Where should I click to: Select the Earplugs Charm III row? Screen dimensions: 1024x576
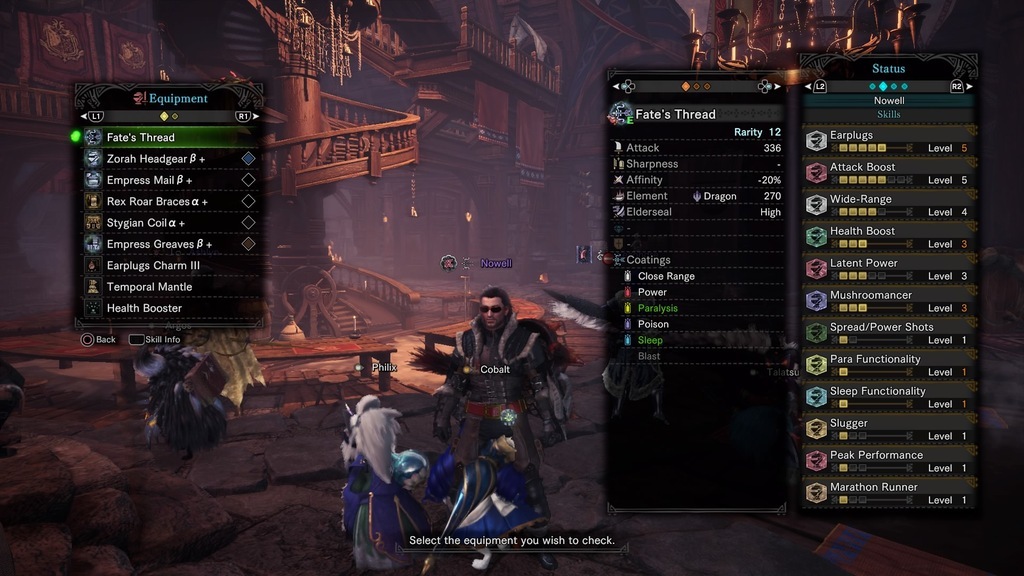click(165, 266)
